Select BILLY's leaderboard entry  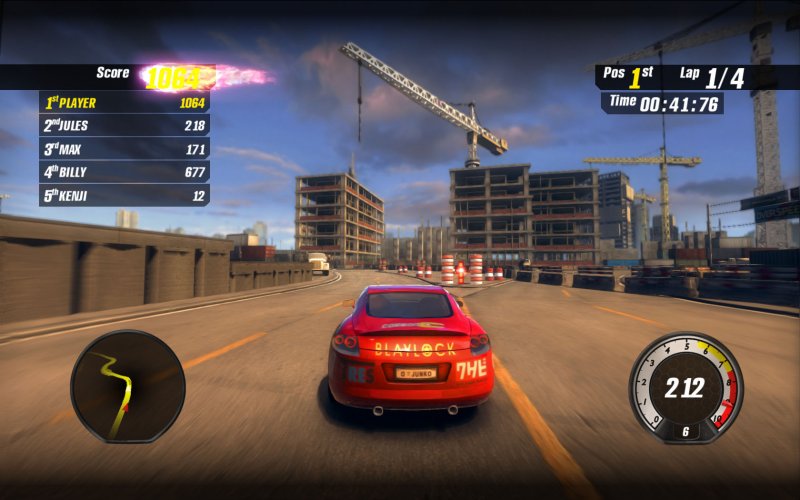[124, 172]
